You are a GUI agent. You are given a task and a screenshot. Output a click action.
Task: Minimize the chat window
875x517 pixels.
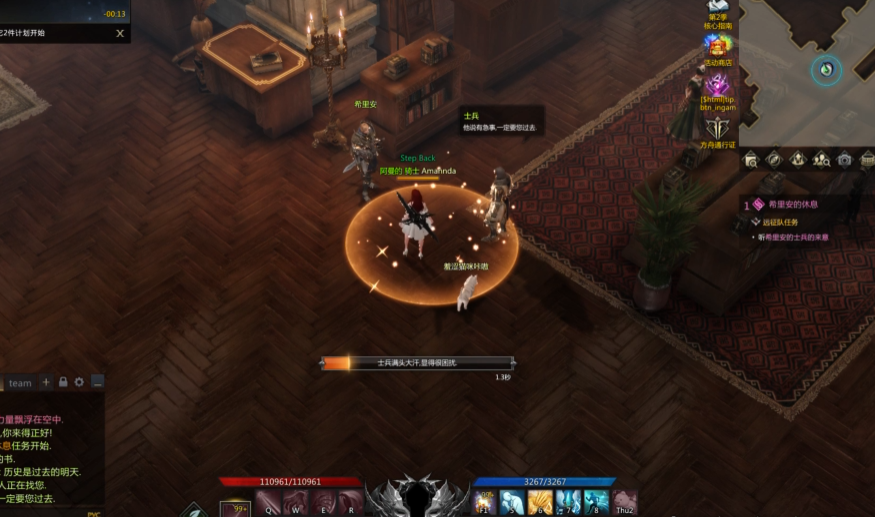(97, 382)
